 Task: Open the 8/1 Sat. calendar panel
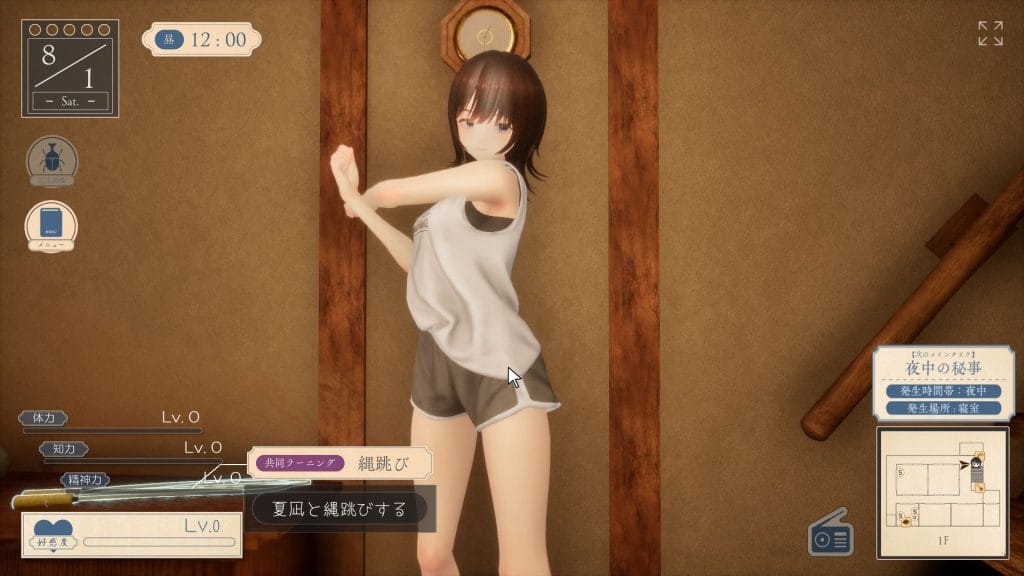click(x=70, y=68)
